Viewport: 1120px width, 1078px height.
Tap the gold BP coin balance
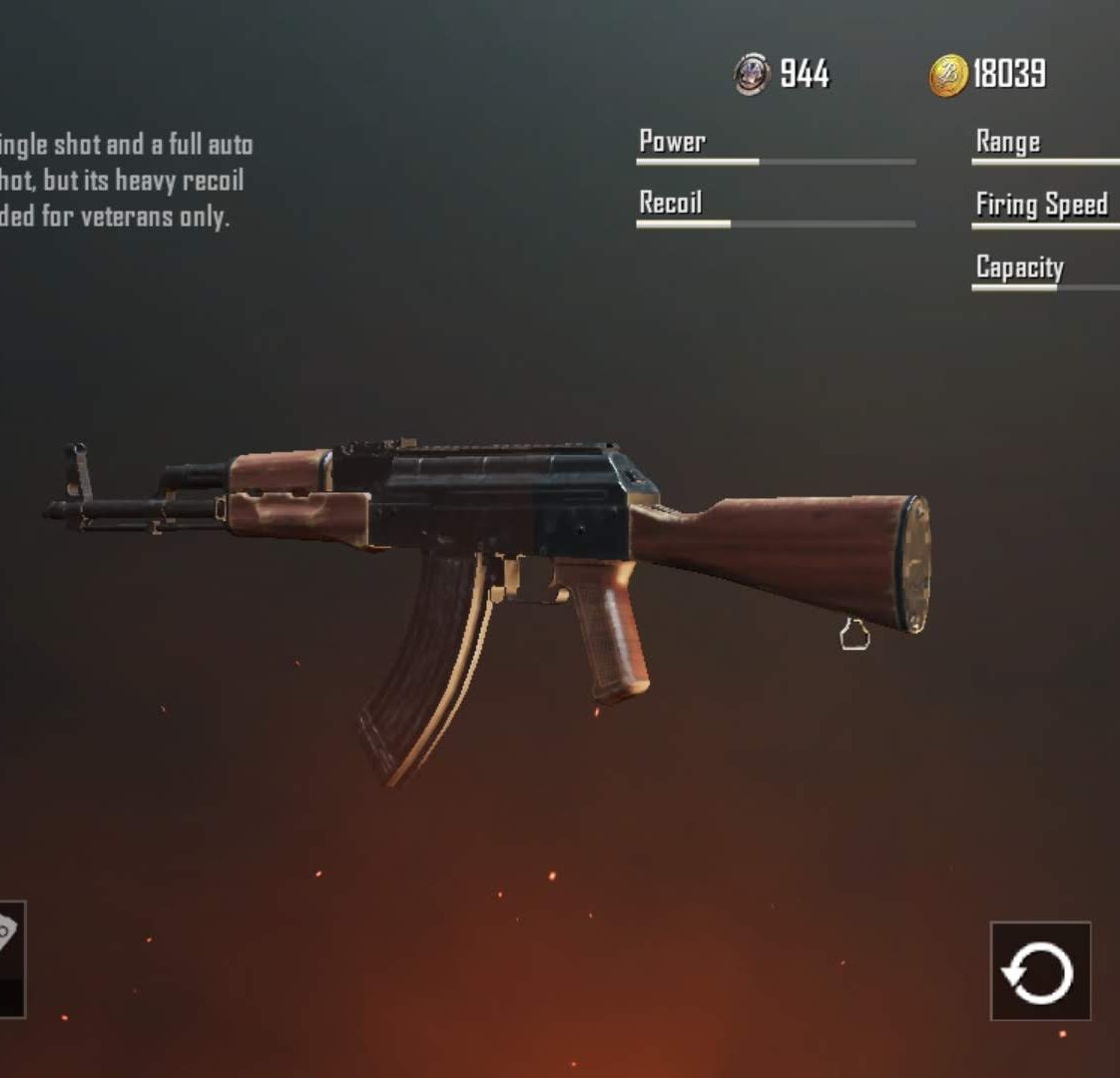(988, 74)
